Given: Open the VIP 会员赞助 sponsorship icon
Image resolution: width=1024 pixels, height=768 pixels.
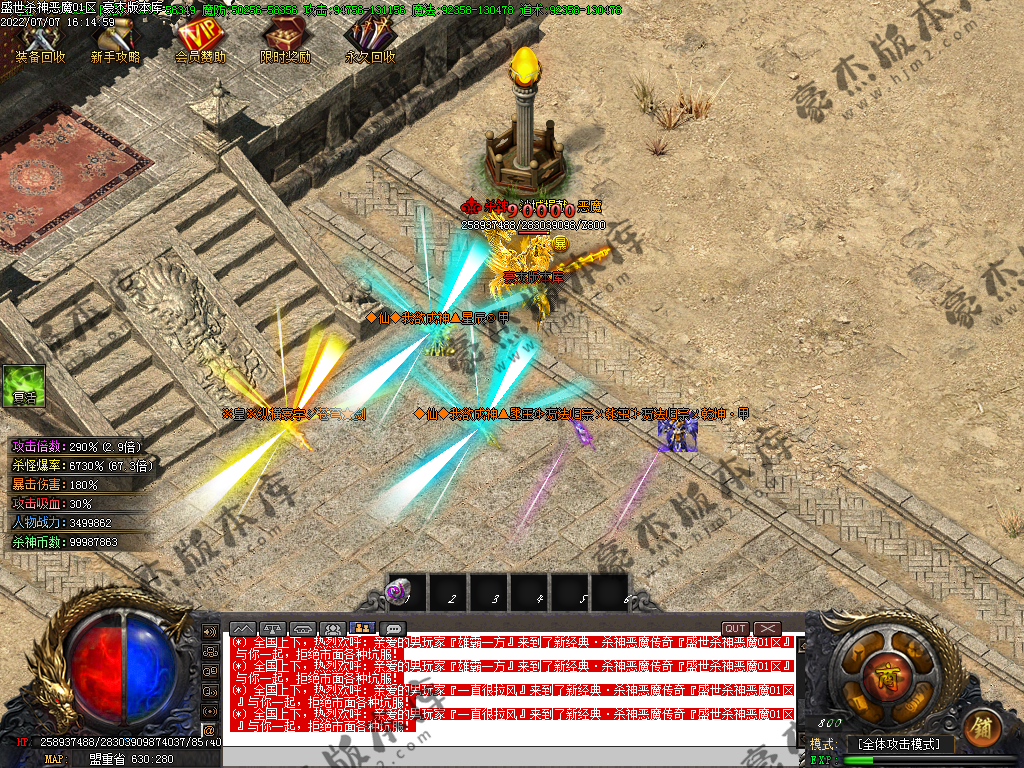Looking at the screenshot, I should tap(200, 41).
